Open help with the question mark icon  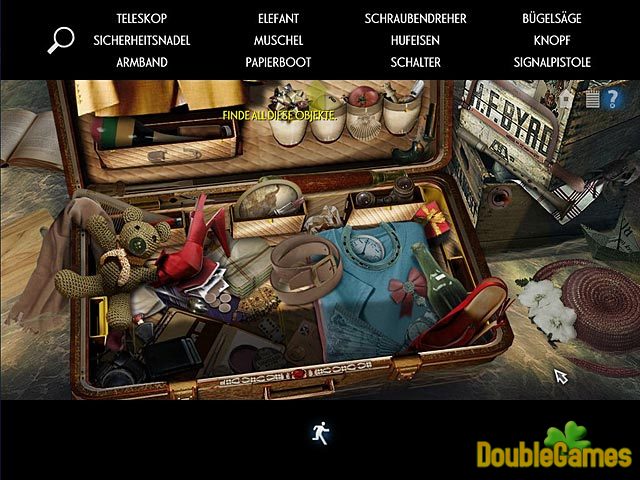click(612, 98)
